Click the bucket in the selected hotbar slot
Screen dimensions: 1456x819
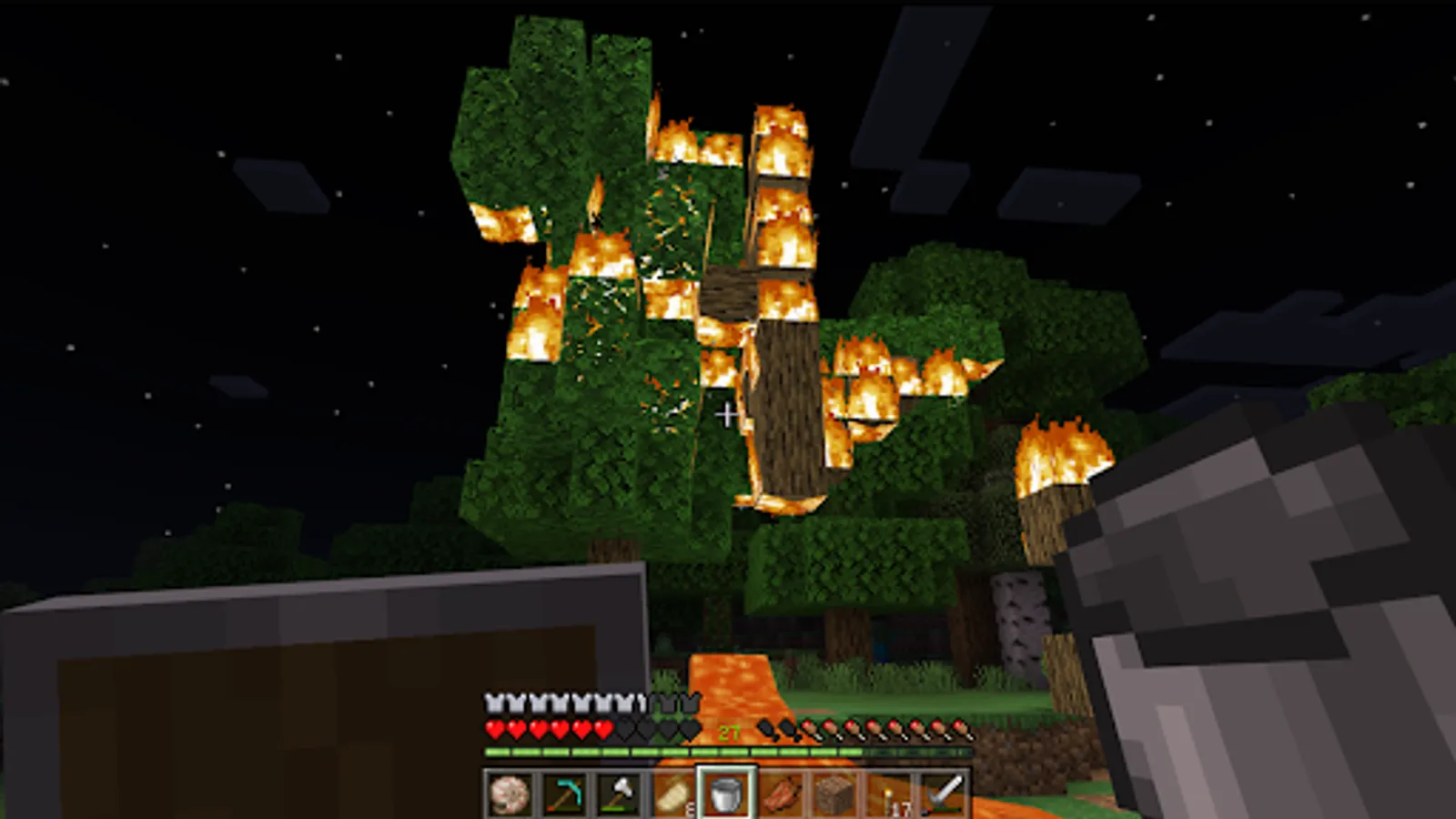(x=725, y=794)
